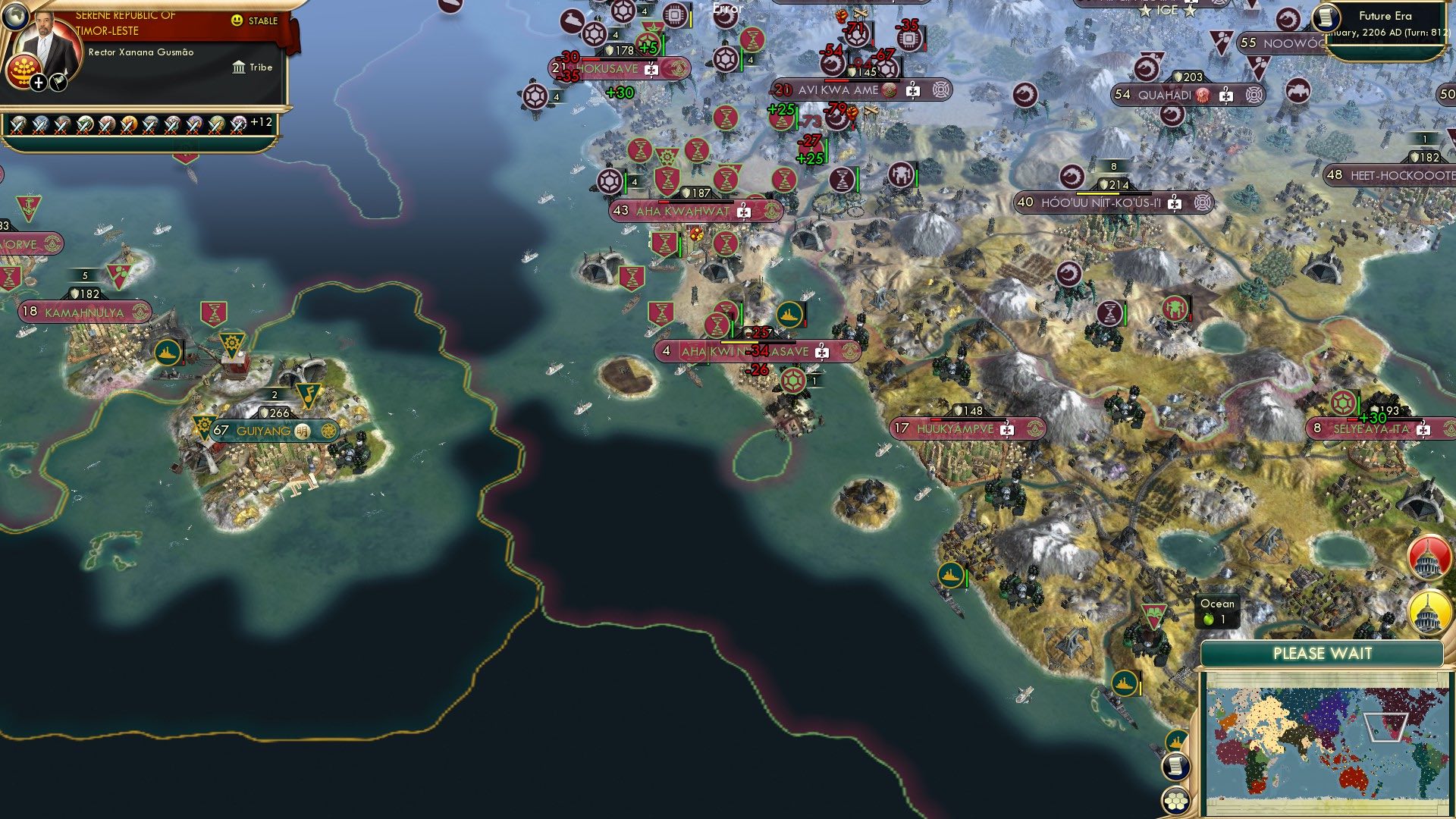The height and width of the screenshot is (819, 1456).
Task: Click the Tribe government building icon
Action: (x=240, y=68)
